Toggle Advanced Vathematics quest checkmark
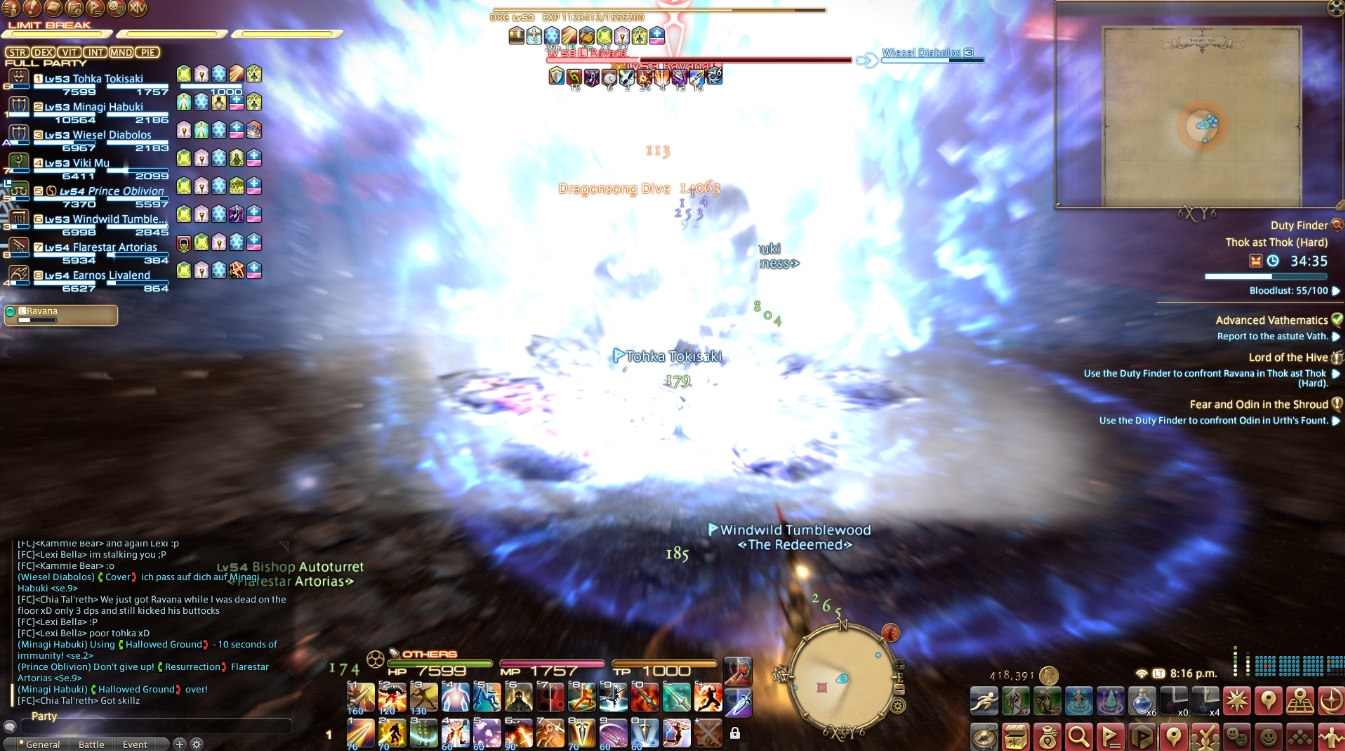This screenshot has height=751, width=1345. pyautogui.click(x=1337, y=320)
